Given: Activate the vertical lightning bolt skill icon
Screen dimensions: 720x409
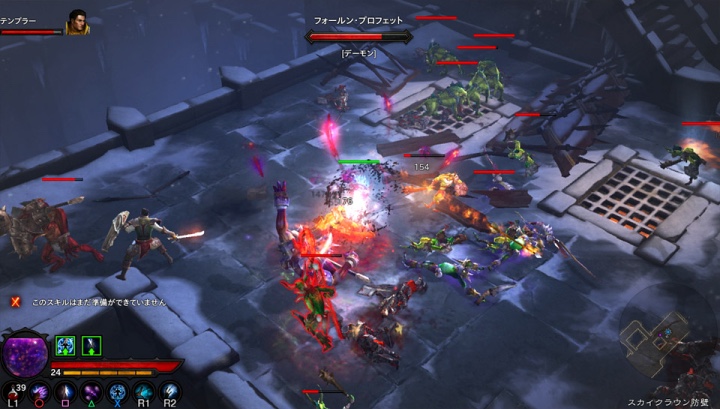Looking at the screenshot, I should (68, 391).
